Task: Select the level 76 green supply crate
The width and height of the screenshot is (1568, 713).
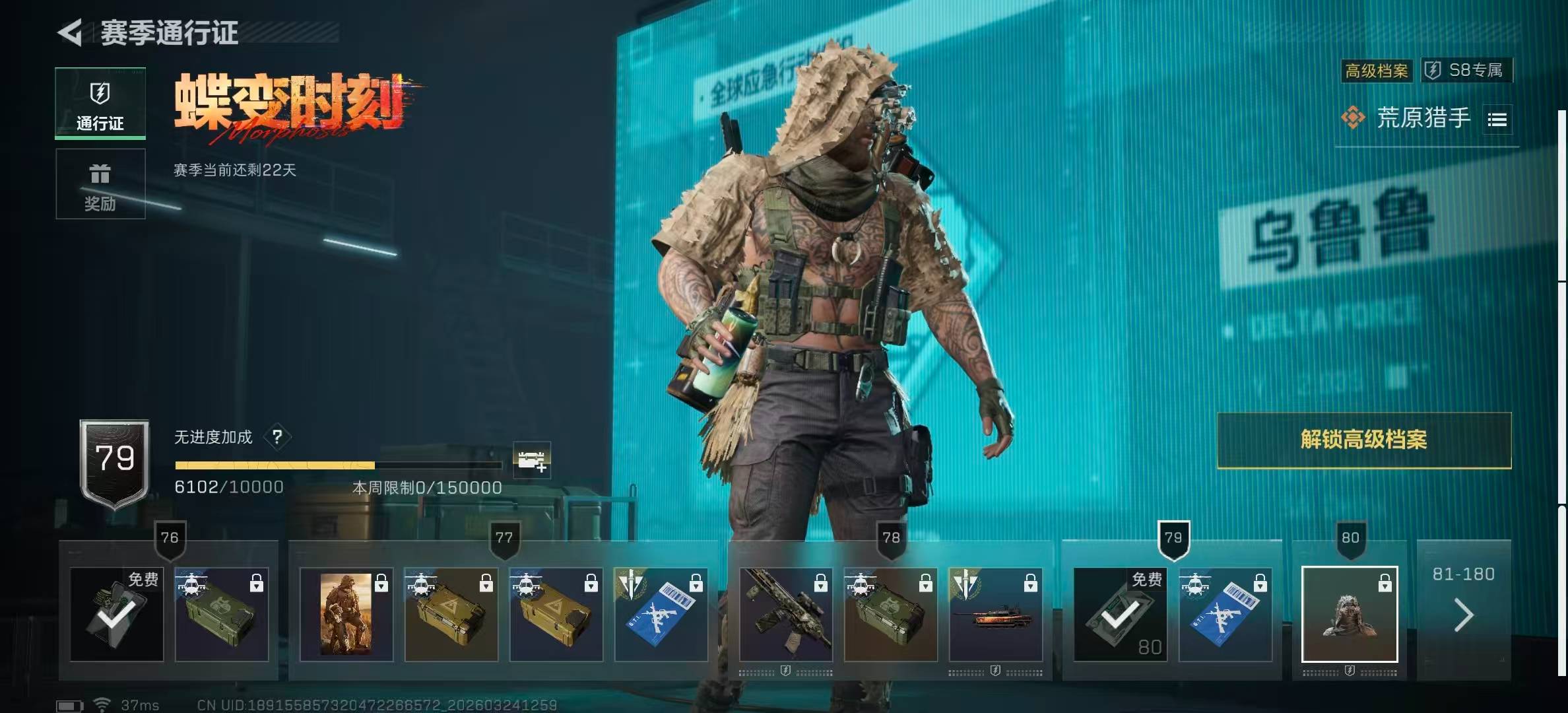Action: (x=222, y=614)
